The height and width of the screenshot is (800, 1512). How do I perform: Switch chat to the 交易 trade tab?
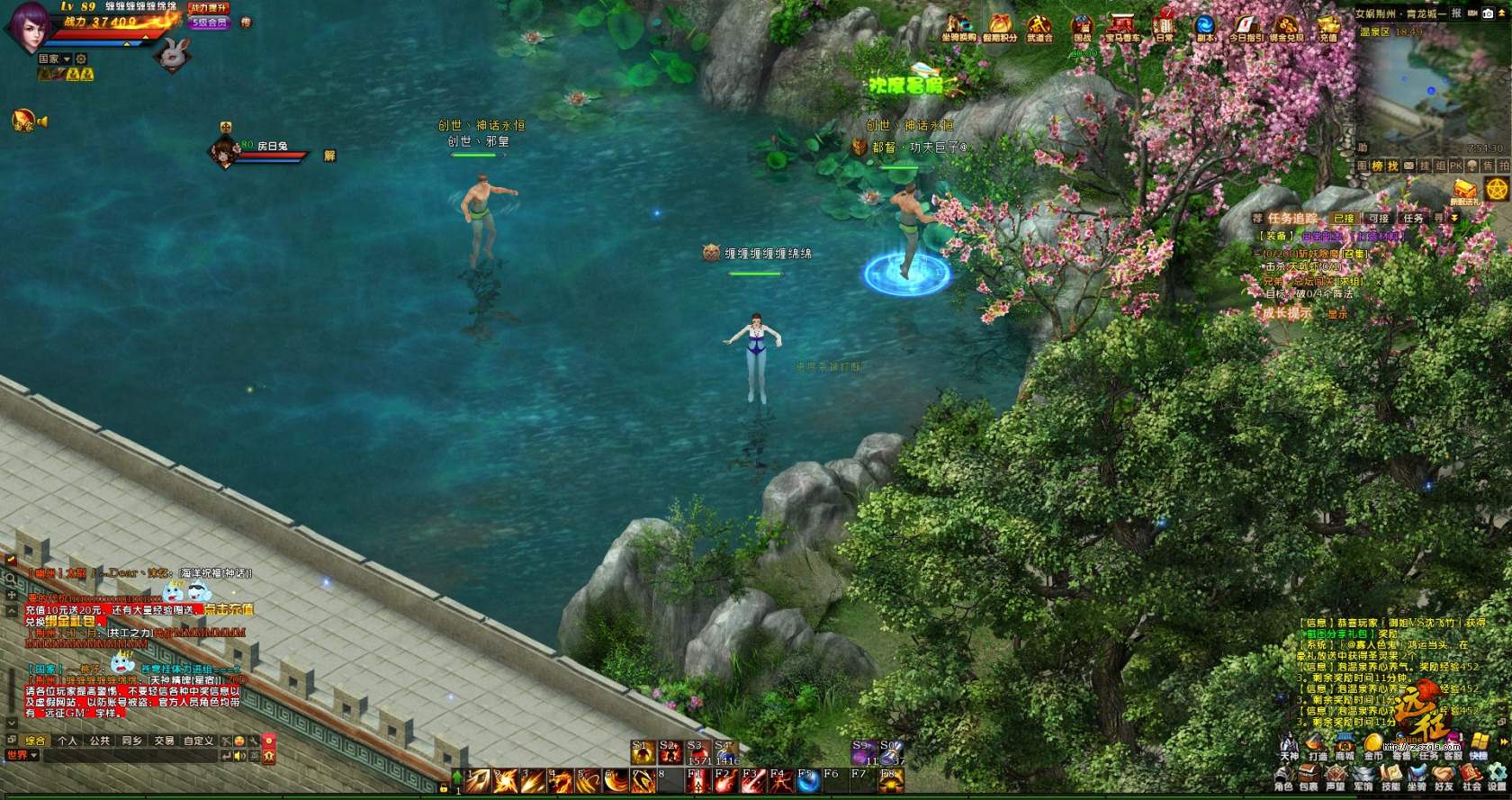click(164, 741)
